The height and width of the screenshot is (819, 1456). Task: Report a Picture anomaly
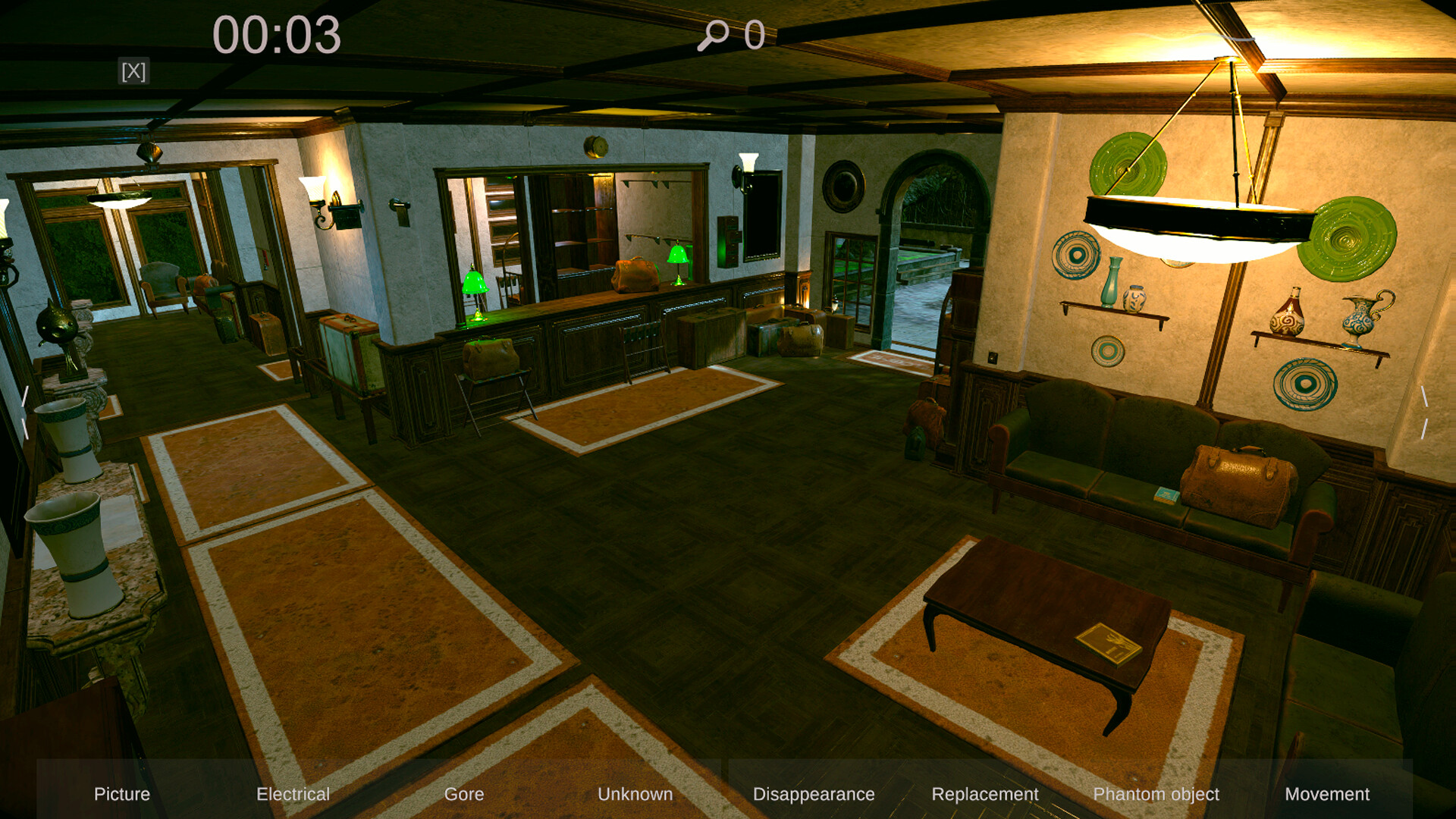pos(121,795)
